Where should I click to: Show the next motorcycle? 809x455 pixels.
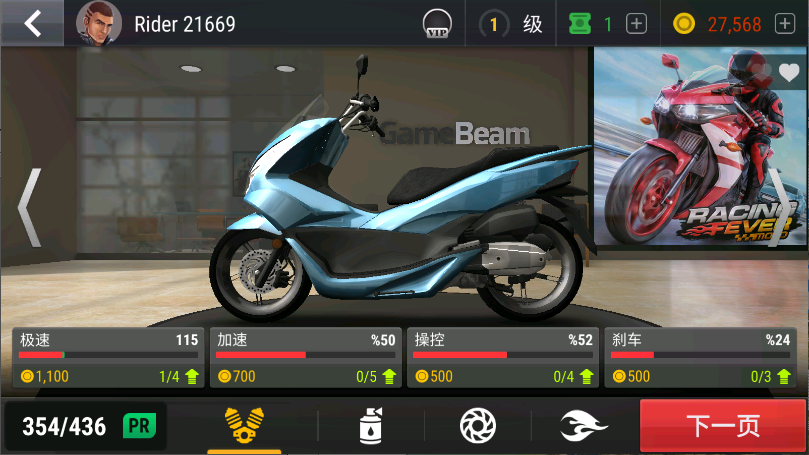click(779, 207)
